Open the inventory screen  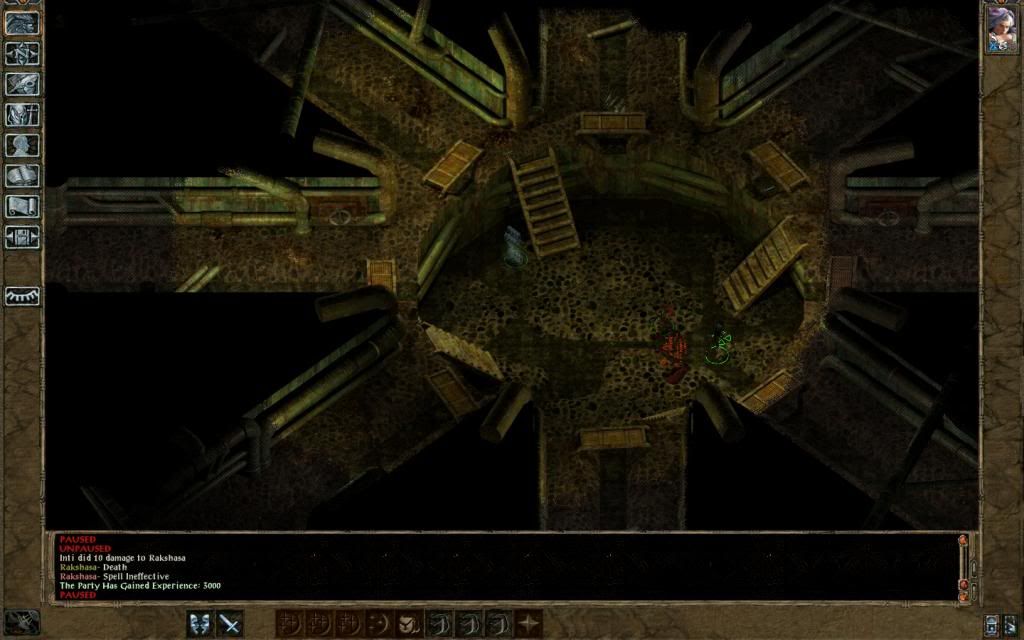(x=21, y=114)
